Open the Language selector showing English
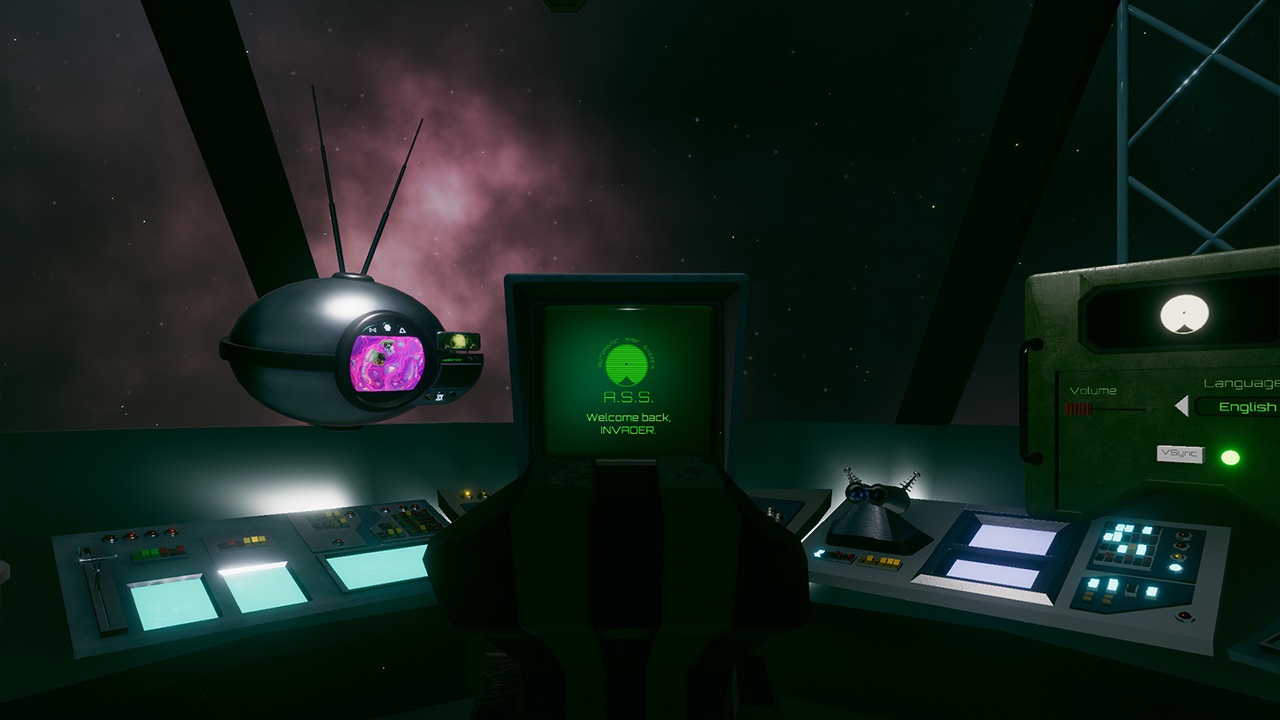This screenshot has height=720, width=1280. [x=1246, y=407]
